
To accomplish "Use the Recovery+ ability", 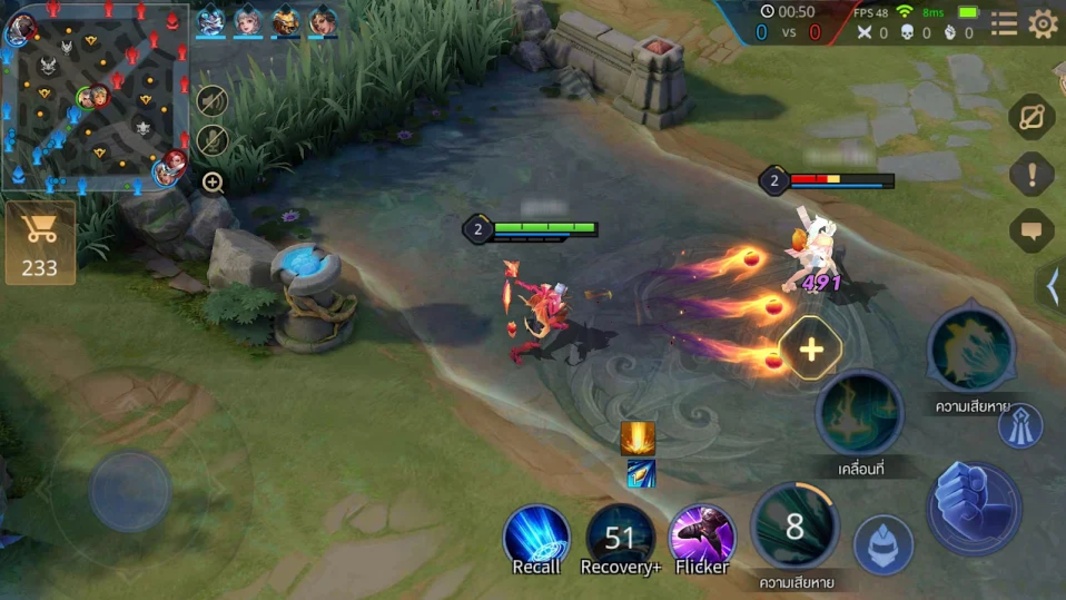I will 620,537.
